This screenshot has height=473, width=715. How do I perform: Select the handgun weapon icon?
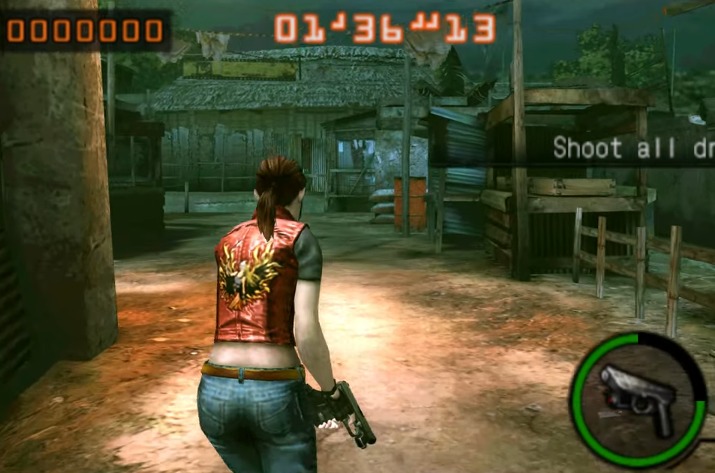[x=638, y=398]
